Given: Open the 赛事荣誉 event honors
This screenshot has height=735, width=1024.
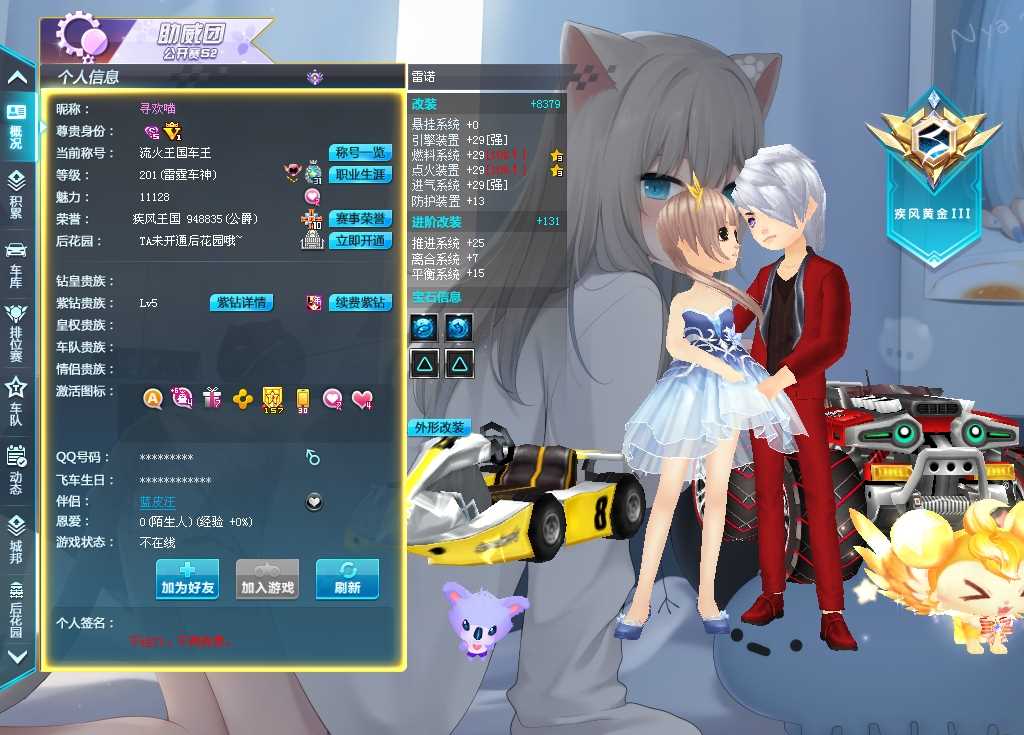Looking at the screenshot, I should click(x=360, y=219).
